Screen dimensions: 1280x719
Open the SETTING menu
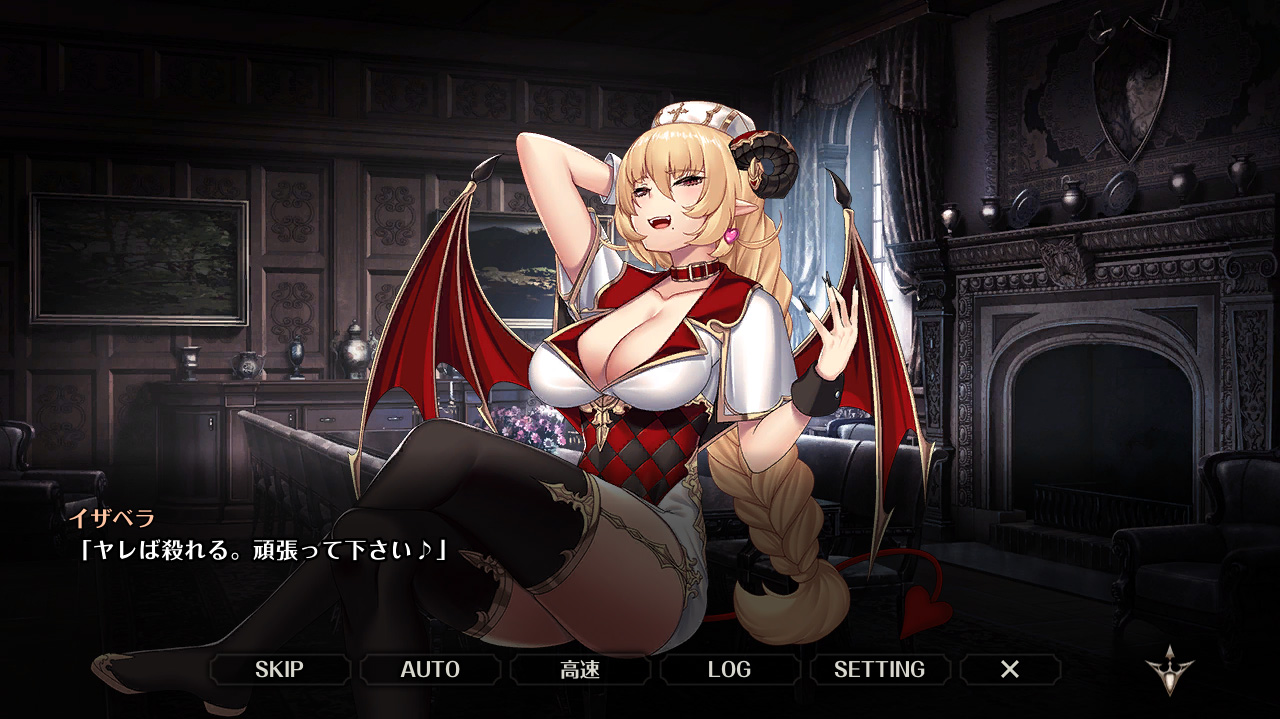879,669
